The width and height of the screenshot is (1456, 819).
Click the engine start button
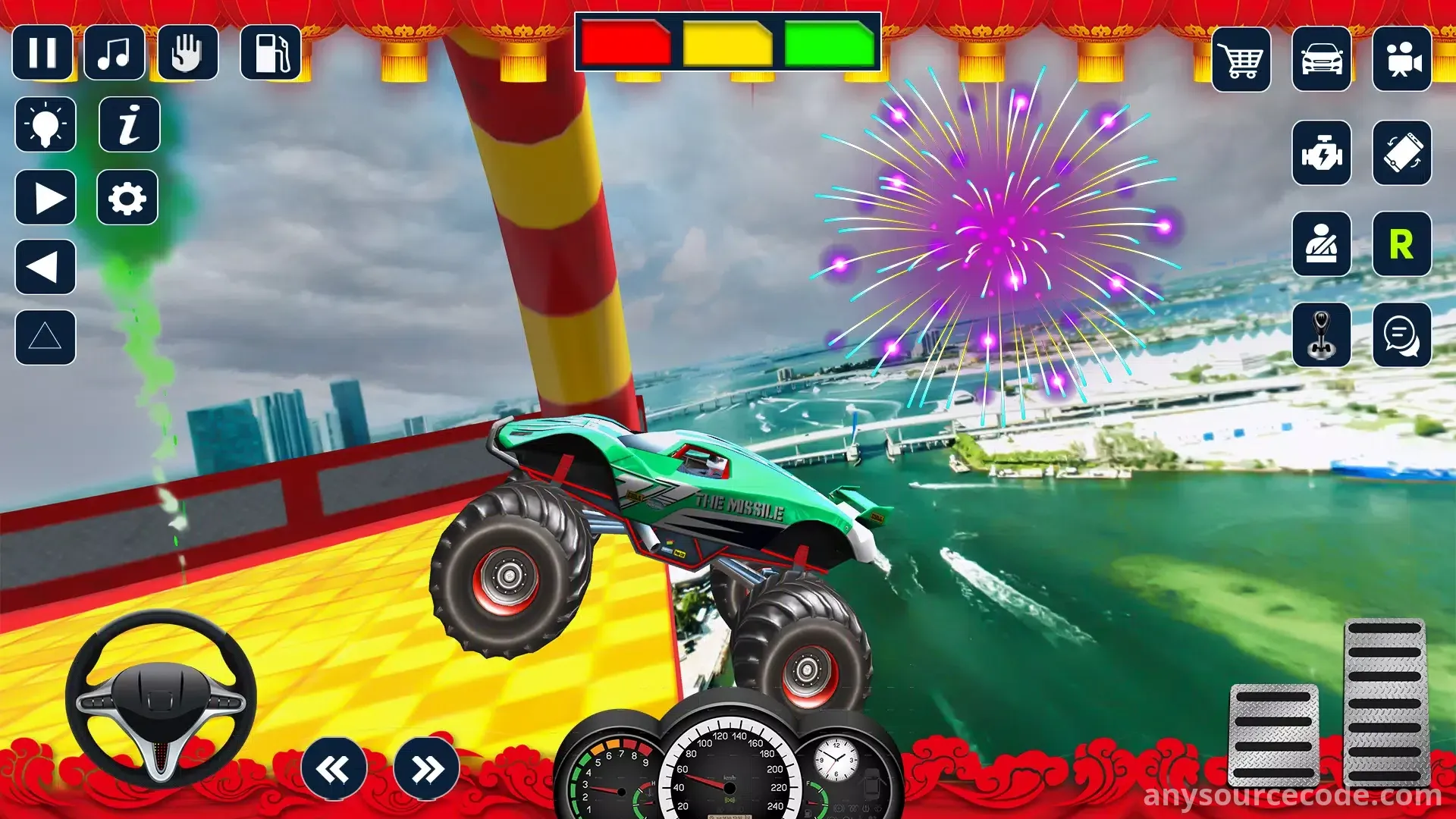1322,153
